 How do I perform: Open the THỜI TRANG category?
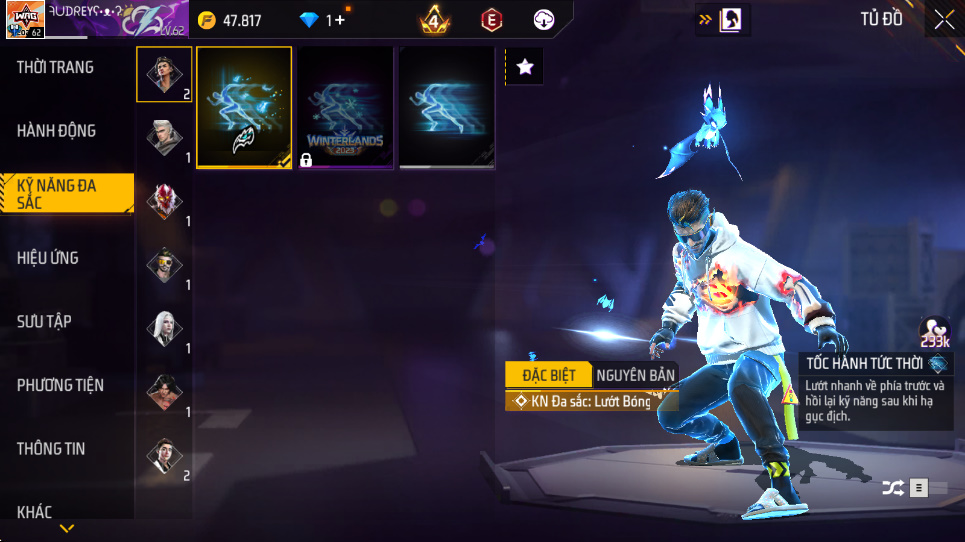[56, 68]
